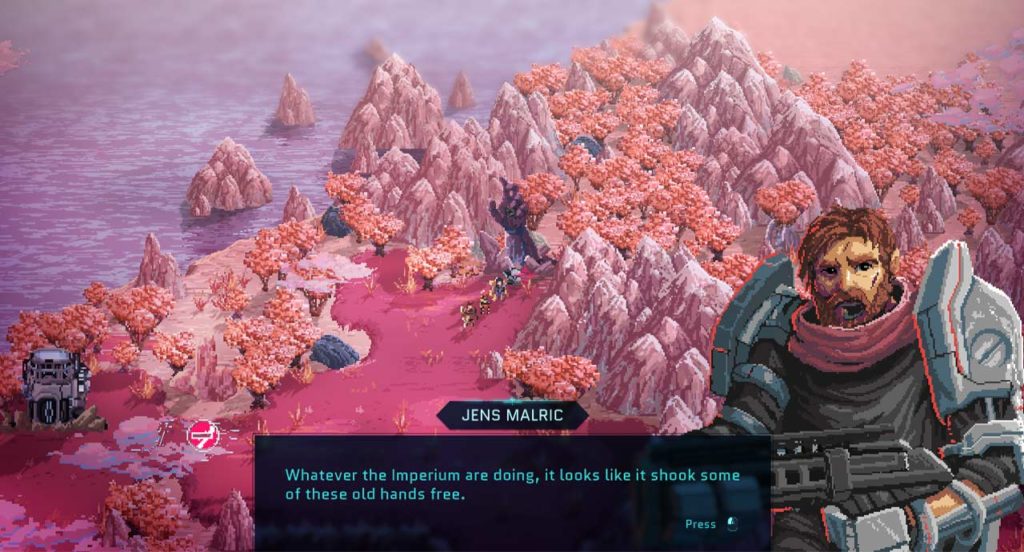
Task: Click the dialogue text box to continue
Action: (511, 490)
